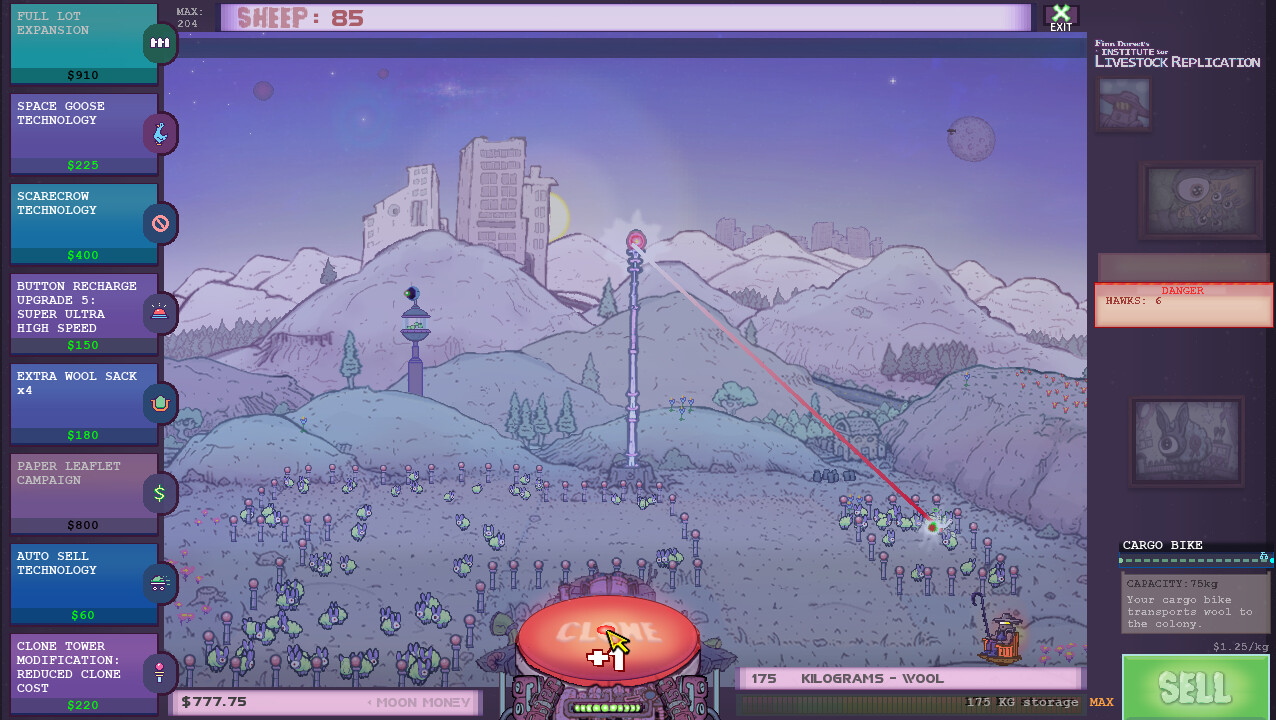Select the Paper Leaflet Campaign upgrade
This screenshot has width=1276, height=720.
[85, 494]
